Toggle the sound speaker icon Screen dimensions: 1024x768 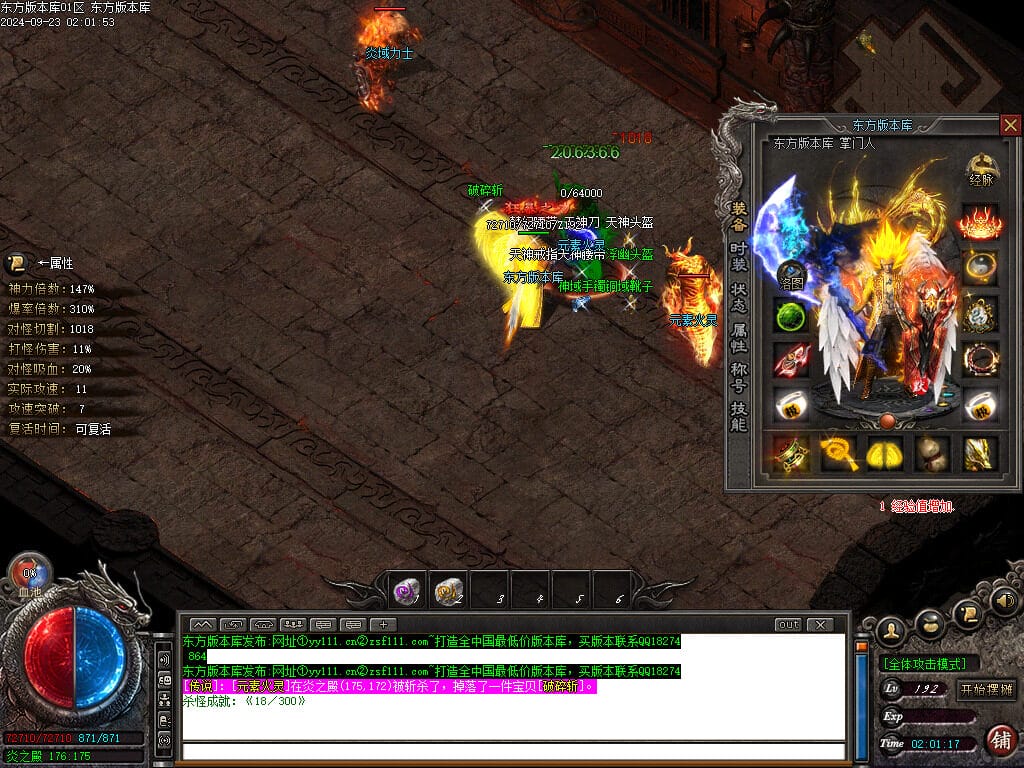click(1005, 601)
